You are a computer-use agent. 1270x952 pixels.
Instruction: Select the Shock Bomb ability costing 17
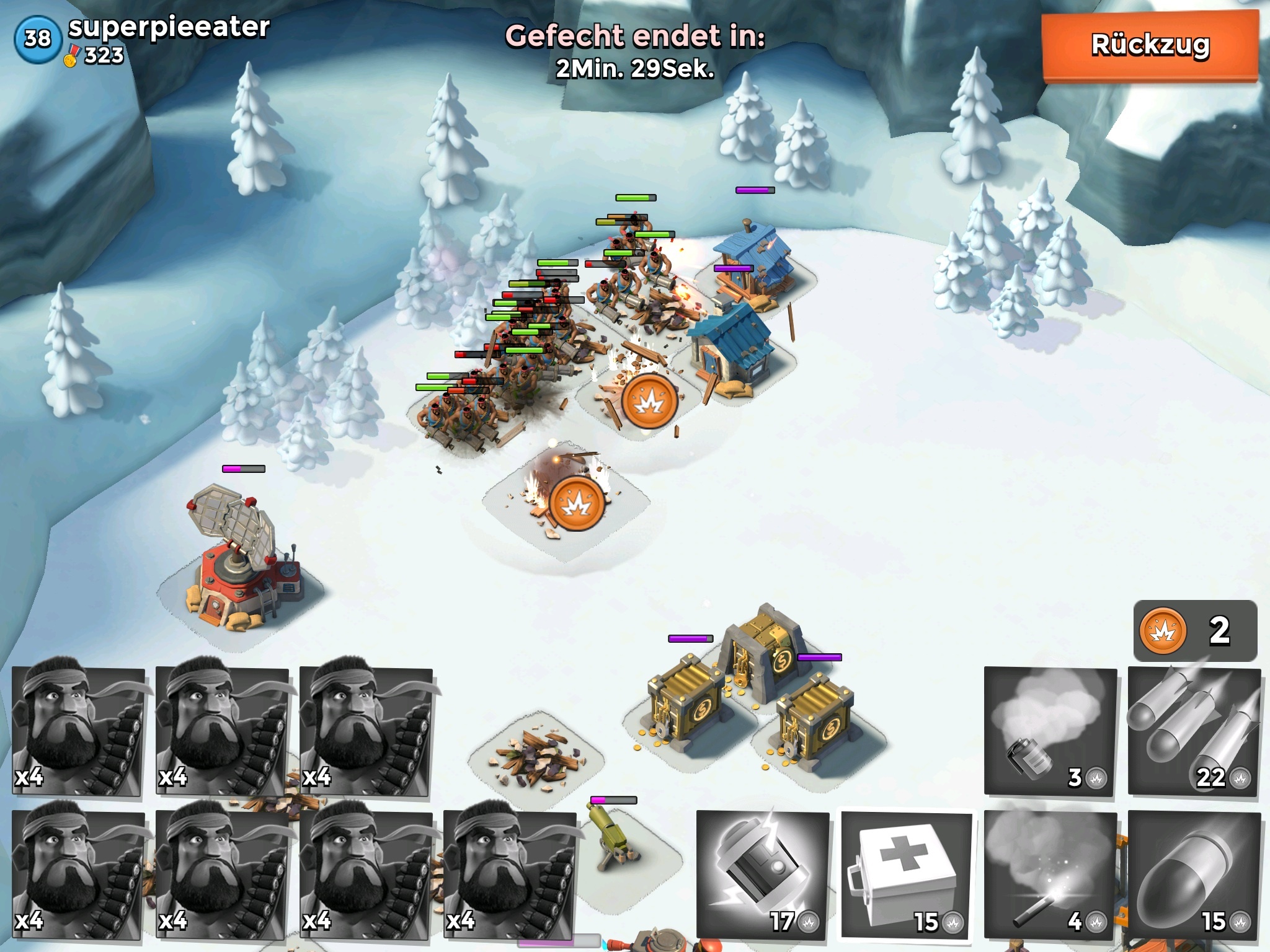pyautogui.click(x=762, y=875)
